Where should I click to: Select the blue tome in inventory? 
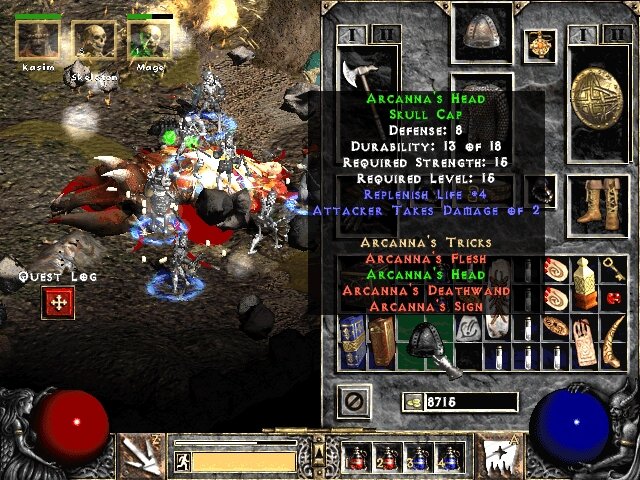(353, 340)
